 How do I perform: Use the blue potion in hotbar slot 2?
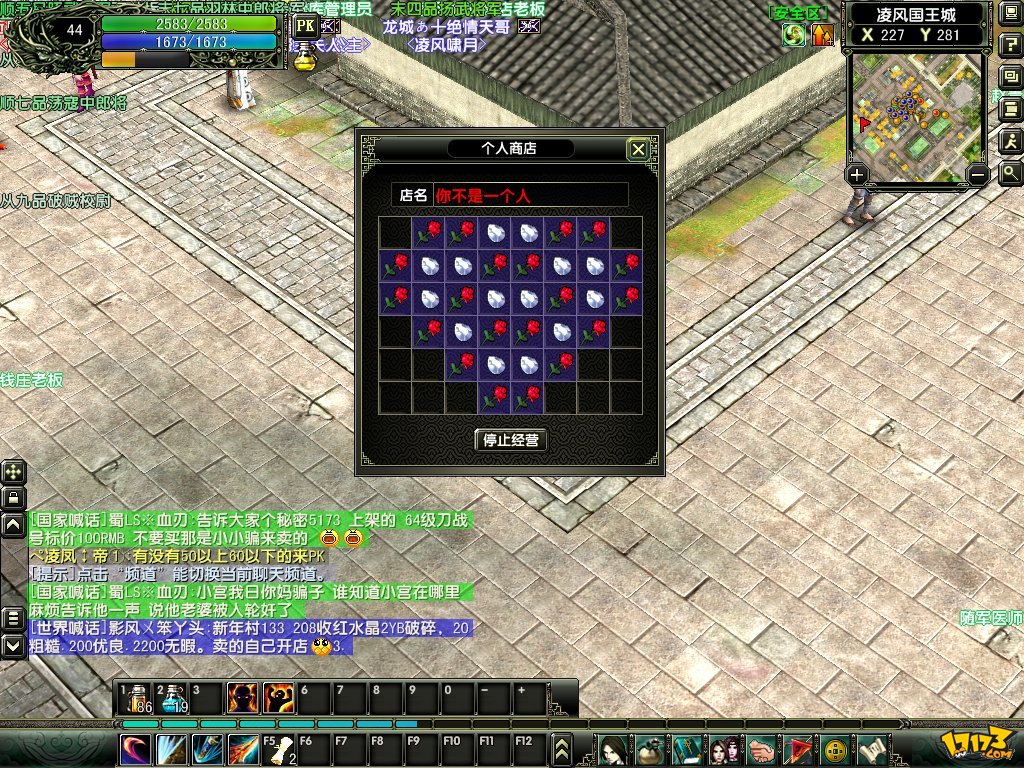click(172, 698)
